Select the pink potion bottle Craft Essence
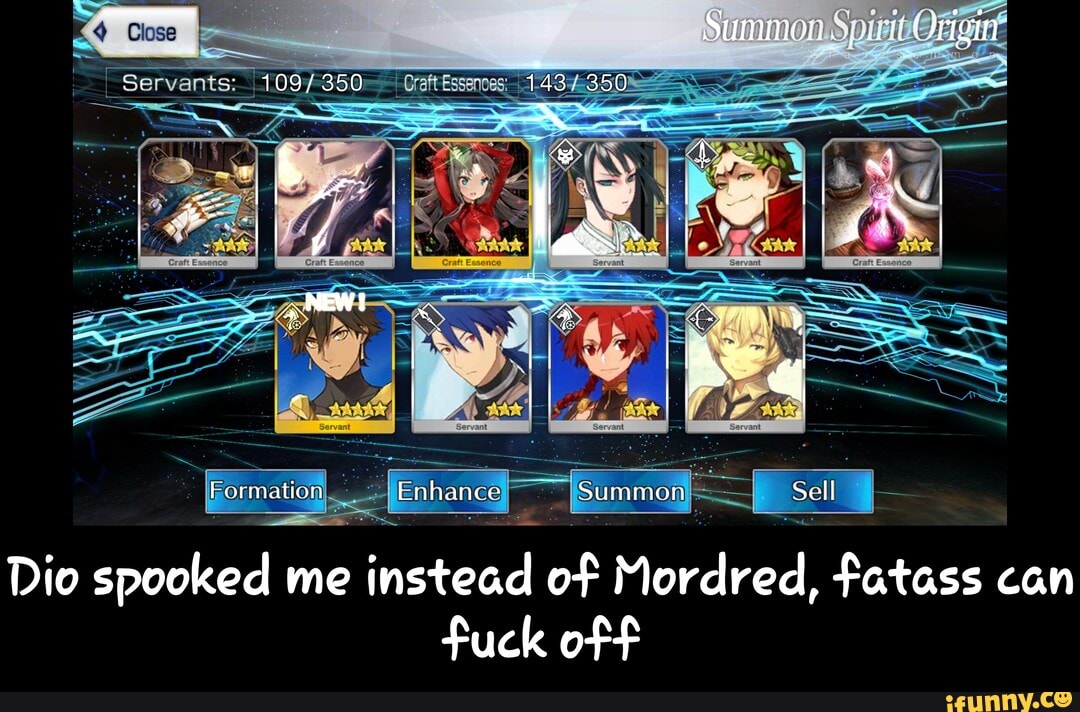 [882, 204]
